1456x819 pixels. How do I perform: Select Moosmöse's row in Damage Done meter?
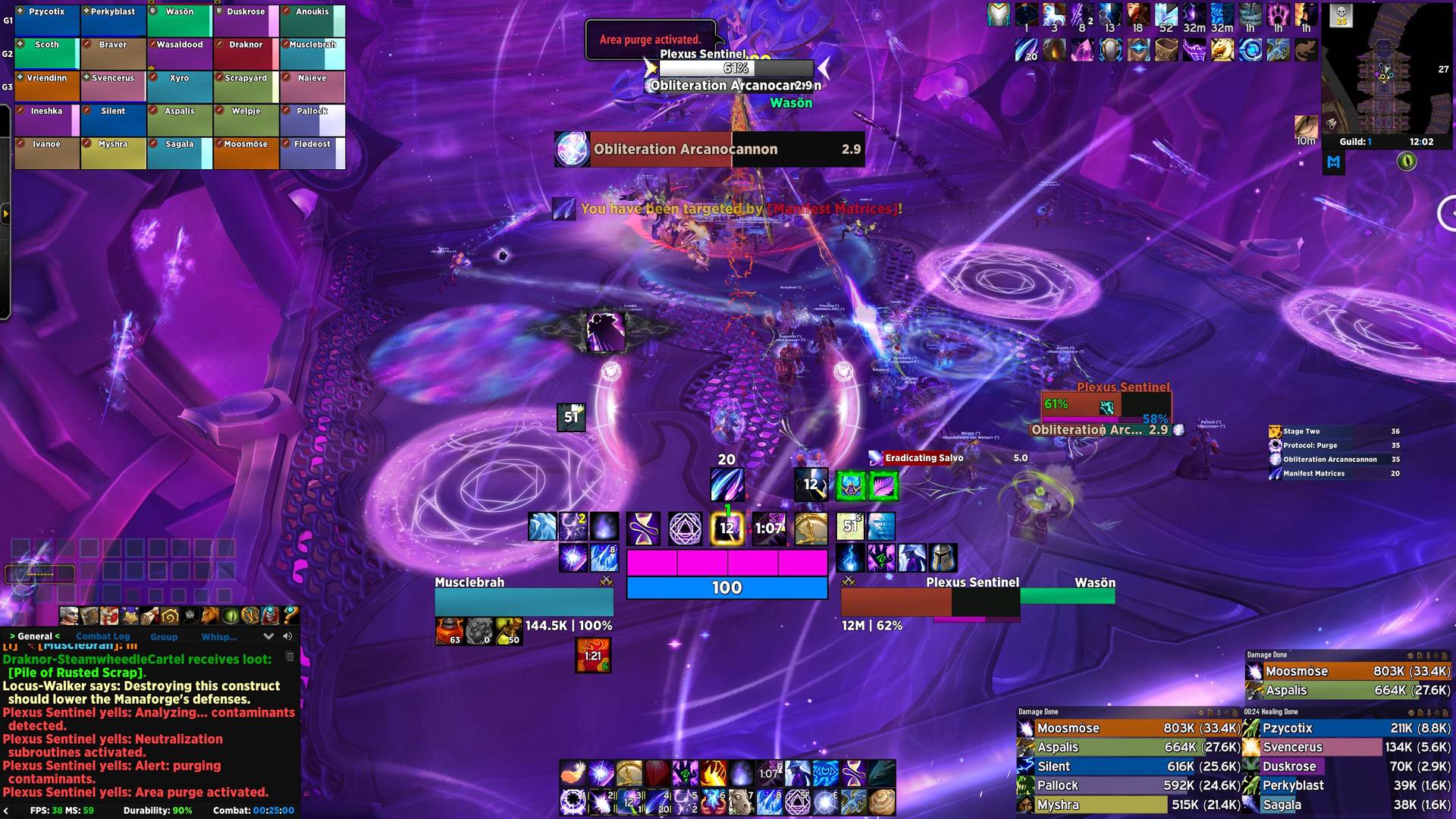[1128, 728]
